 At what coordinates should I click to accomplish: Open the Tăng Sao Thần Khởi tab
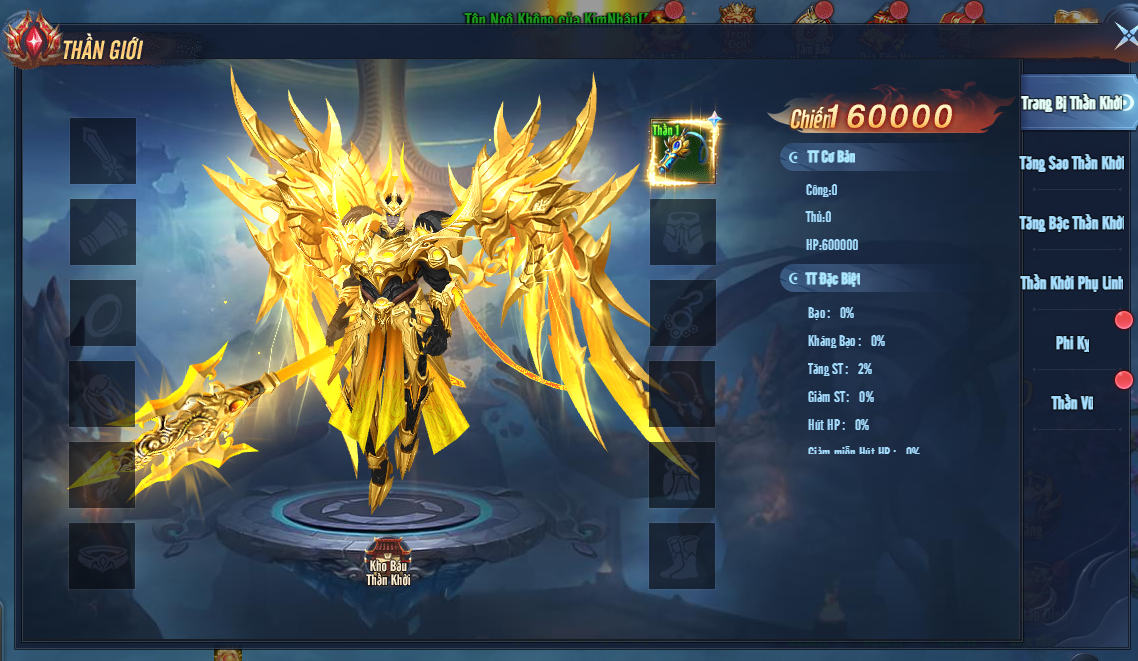point(1072,163)
